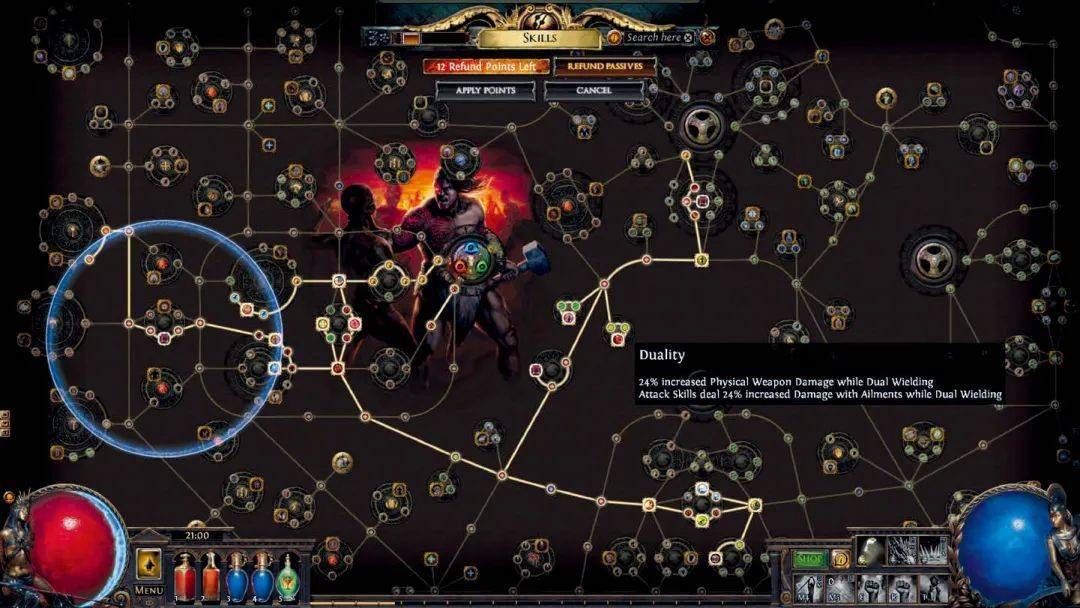This screenshot has width=1080, height=608.
Task: Use the green flask in slot 5
Action: [288, 577]
